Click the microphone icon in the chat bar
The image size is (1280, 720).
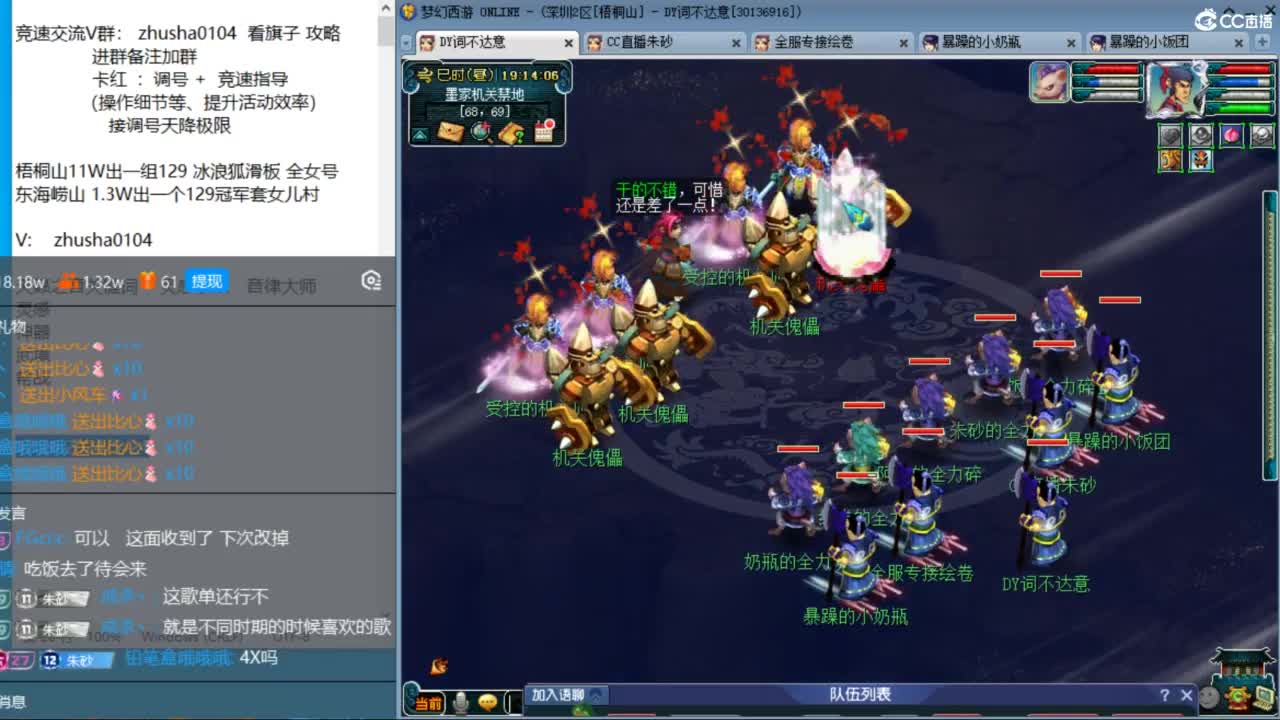point(460,703)
